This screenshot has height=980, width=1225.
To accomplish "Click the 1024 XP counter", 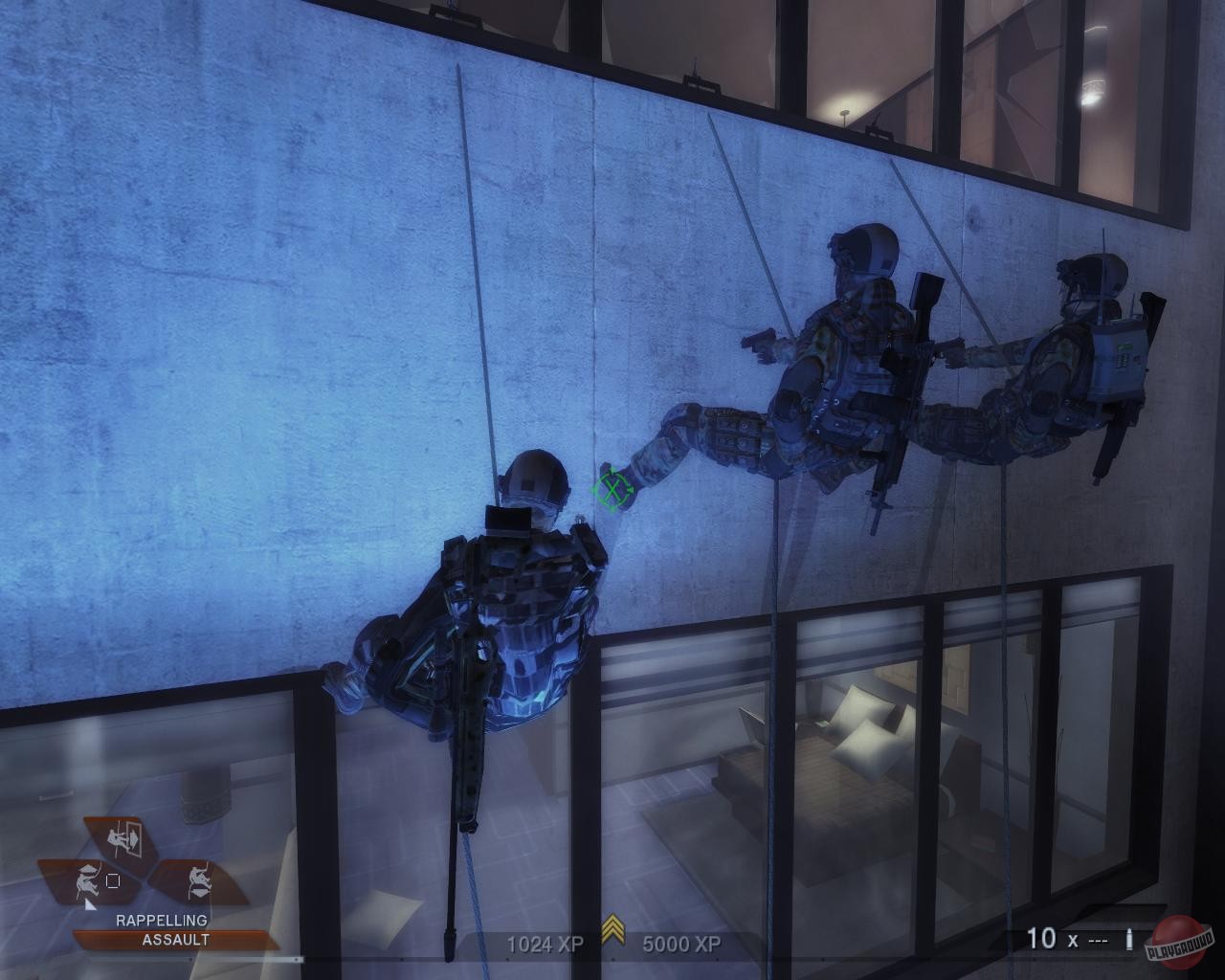I will click(x=544, y=945).
